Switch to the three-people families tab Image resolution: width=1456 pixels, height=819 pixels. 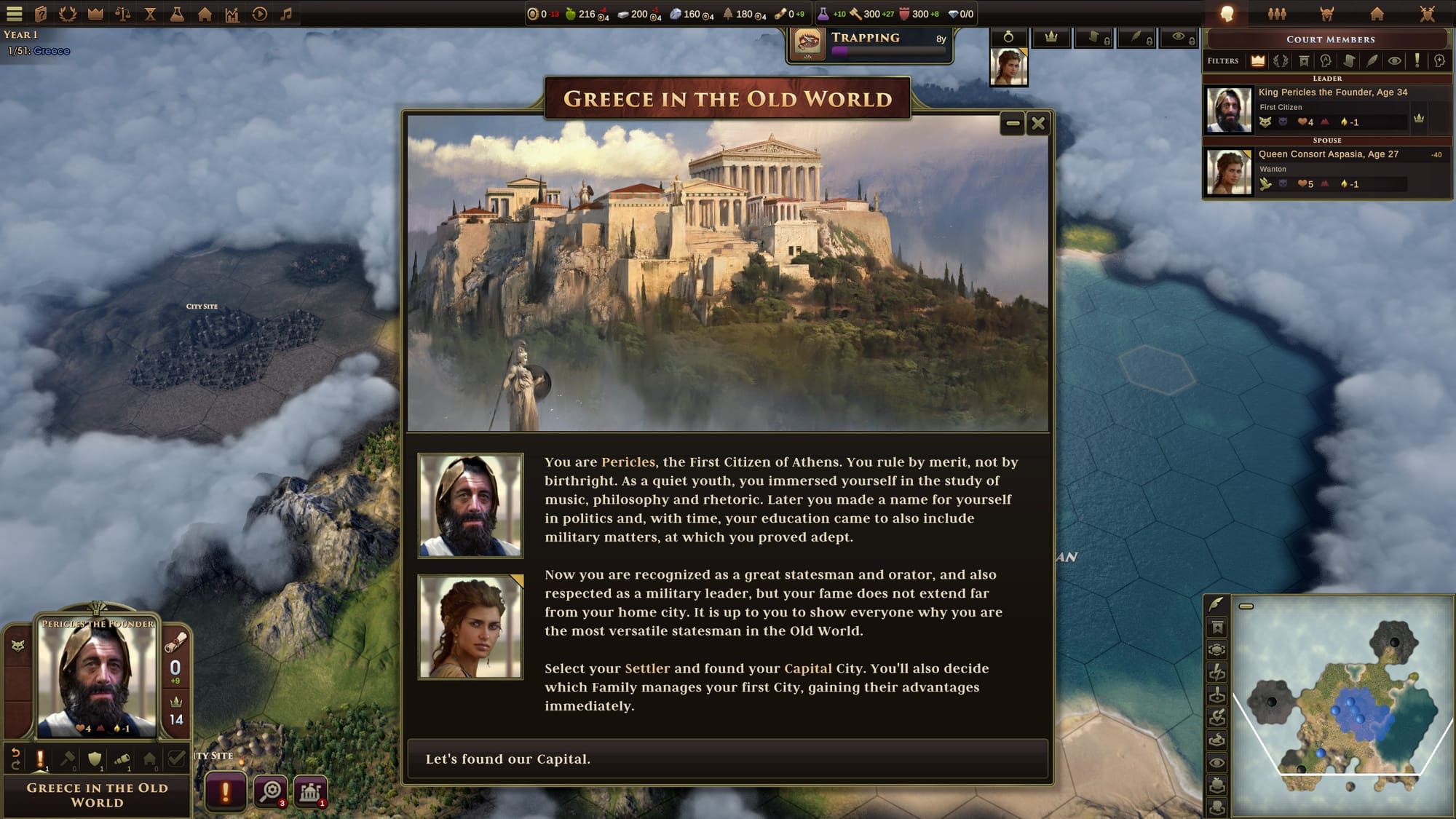click(1277, 13)
